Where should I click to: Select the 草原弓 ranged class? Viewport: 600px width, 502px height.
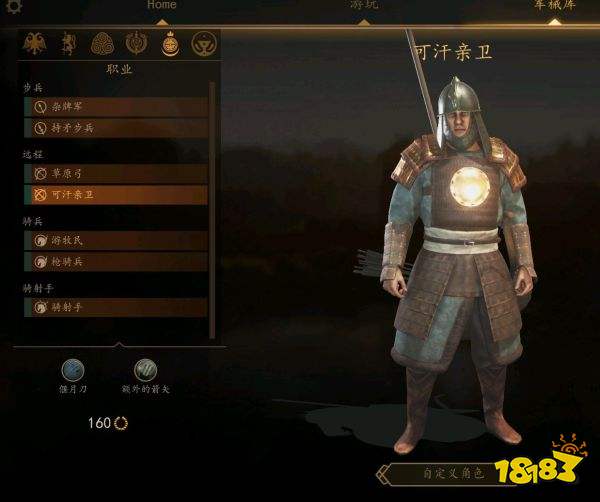click(x=115, y=173)
